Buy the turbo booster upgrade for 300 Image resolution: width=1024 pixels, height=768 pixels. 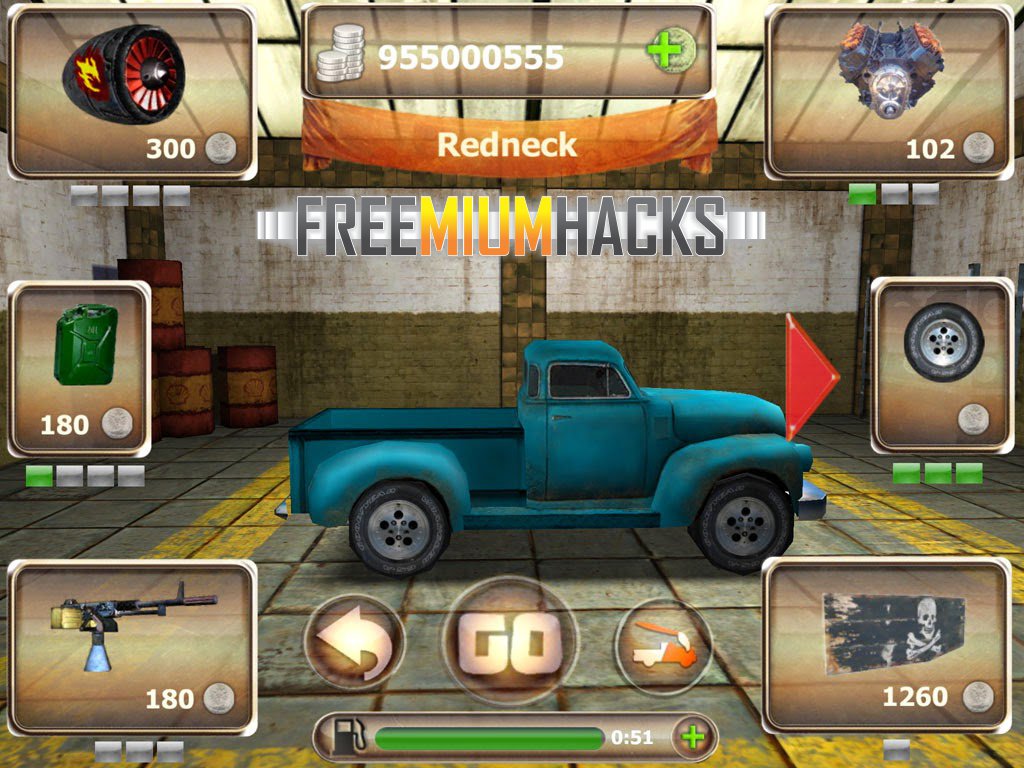click(x=132, y=92)
